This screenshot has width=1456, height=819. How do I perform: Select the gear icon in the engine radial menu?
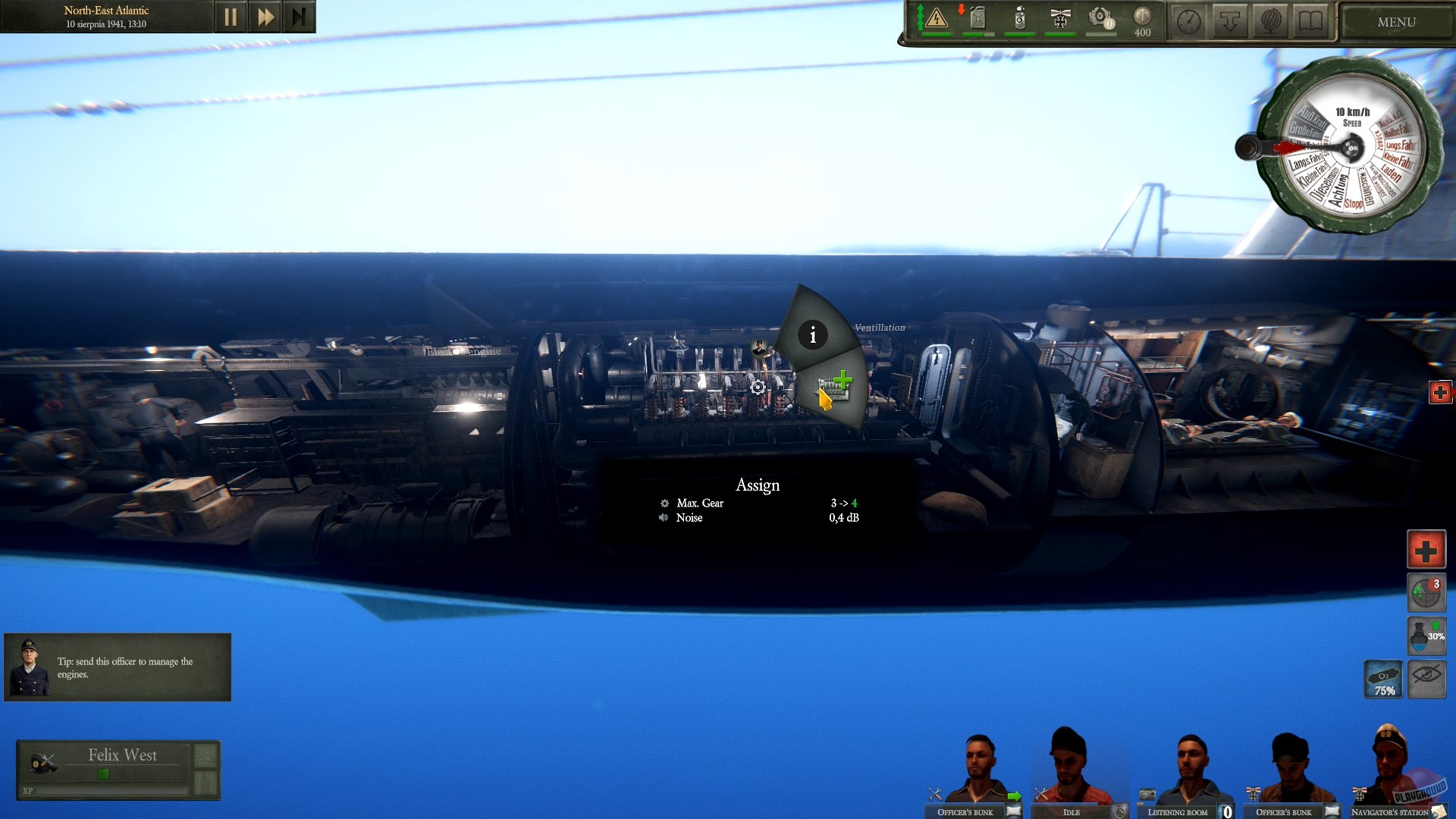(757, 388)
